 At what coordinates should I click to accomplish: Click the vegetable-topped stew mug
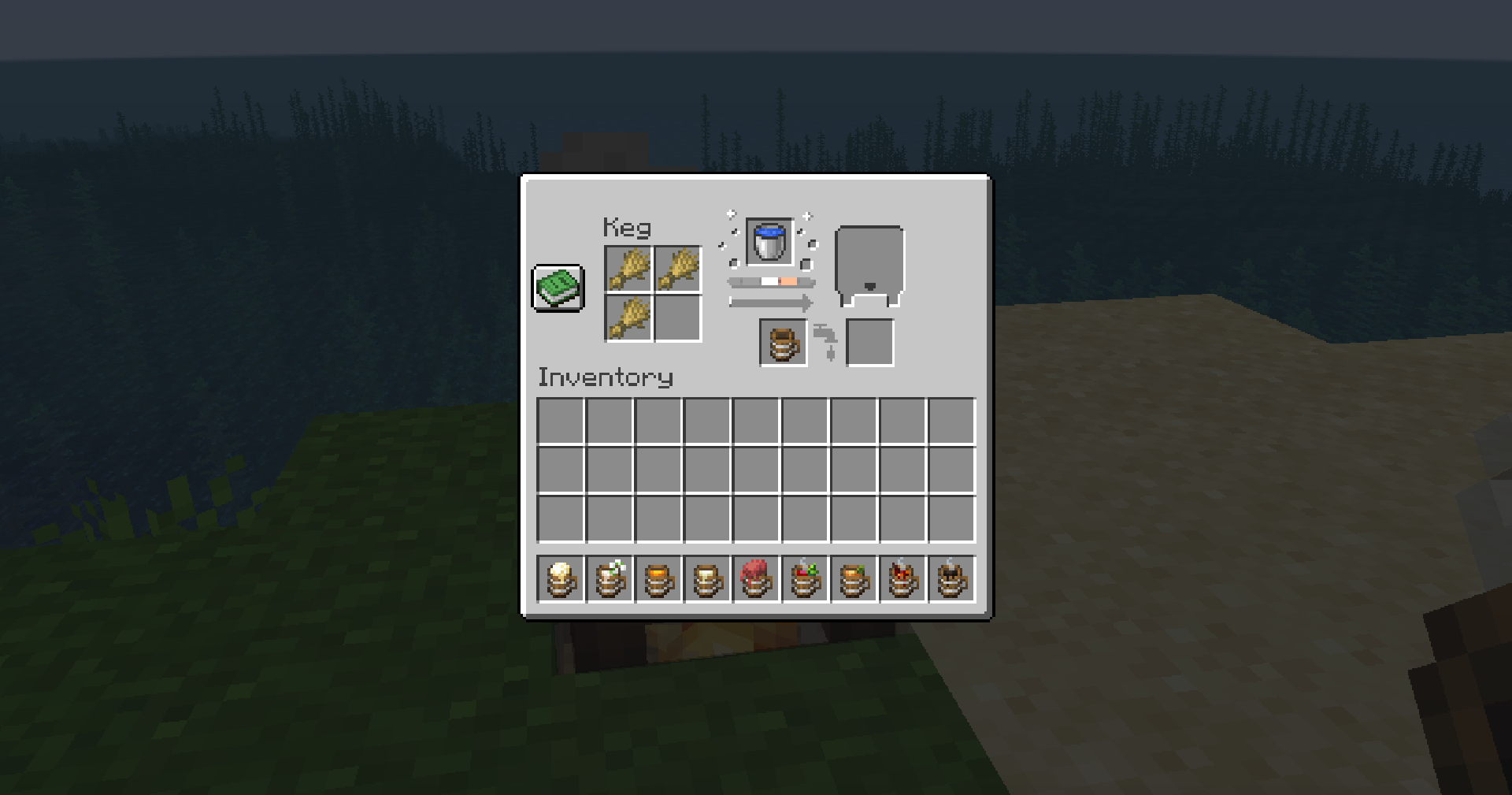806,579
